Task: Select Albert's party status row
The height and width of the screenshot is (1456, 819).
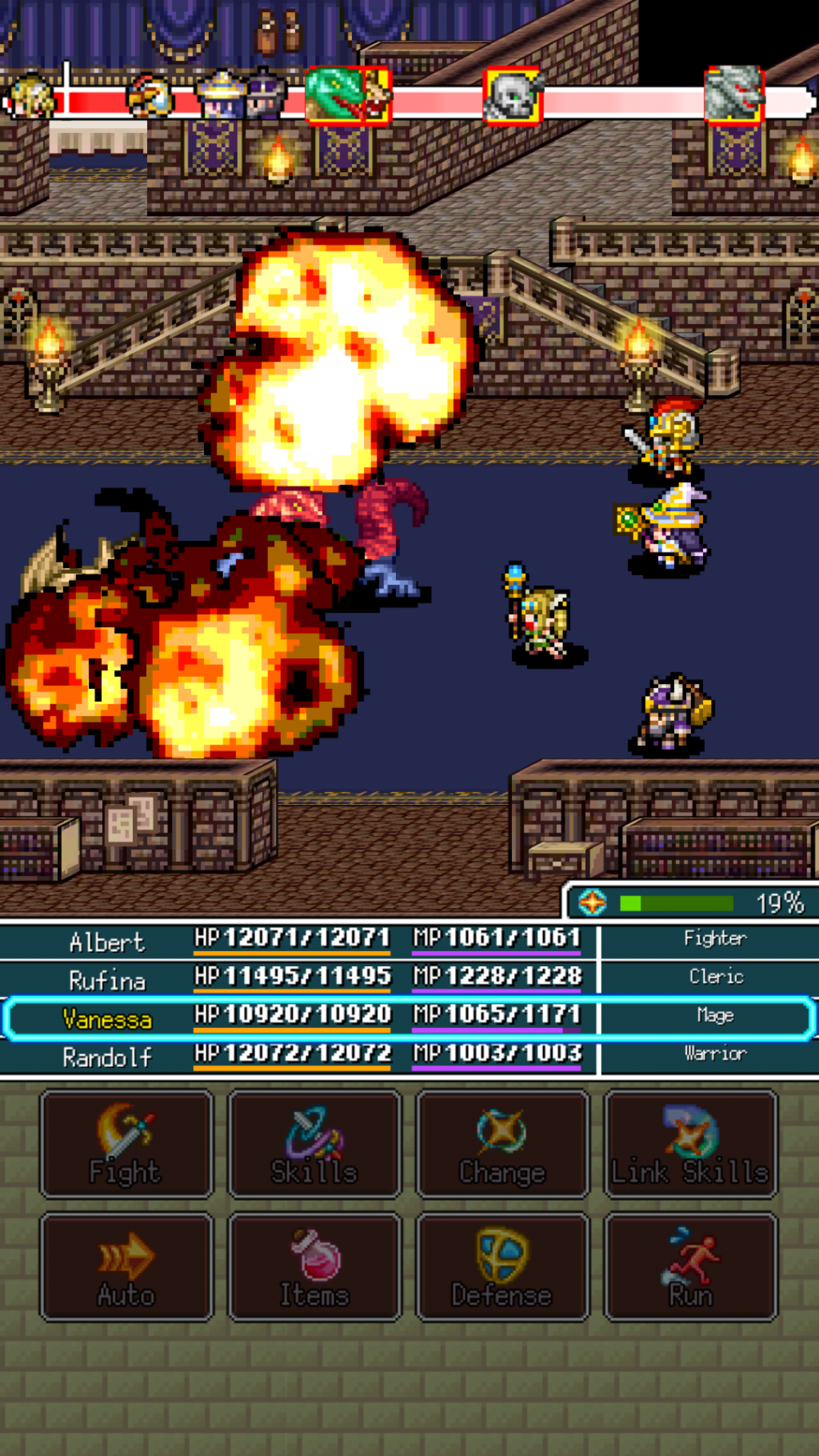Action: tap(409, 941)
